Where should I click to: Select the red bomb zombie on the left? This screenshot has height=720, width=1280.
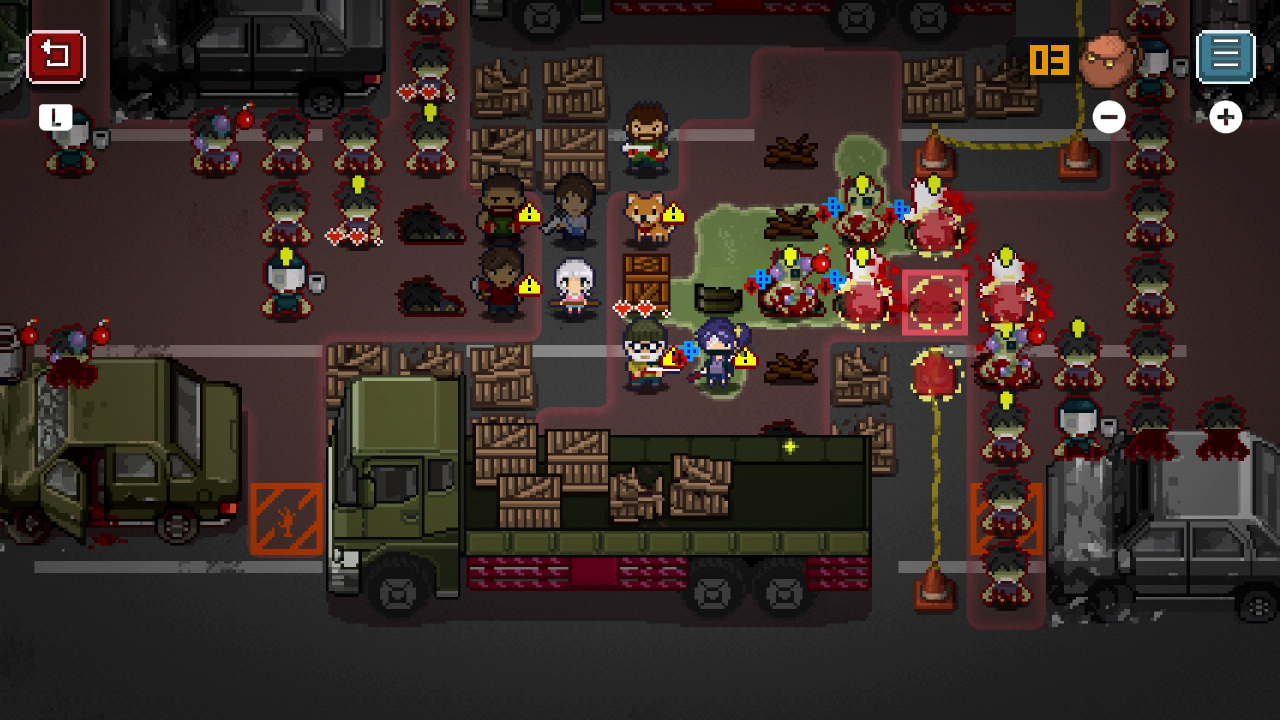tap(68, 345)
